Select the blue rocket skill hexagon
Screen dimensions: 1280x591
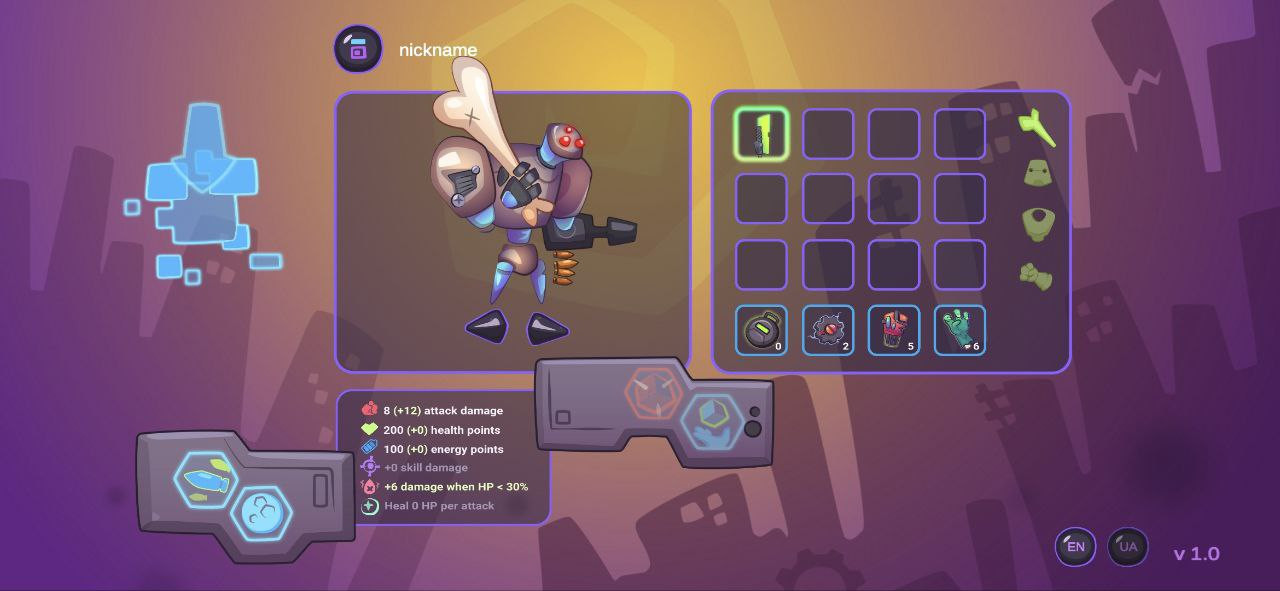click(x=206, y=480)
